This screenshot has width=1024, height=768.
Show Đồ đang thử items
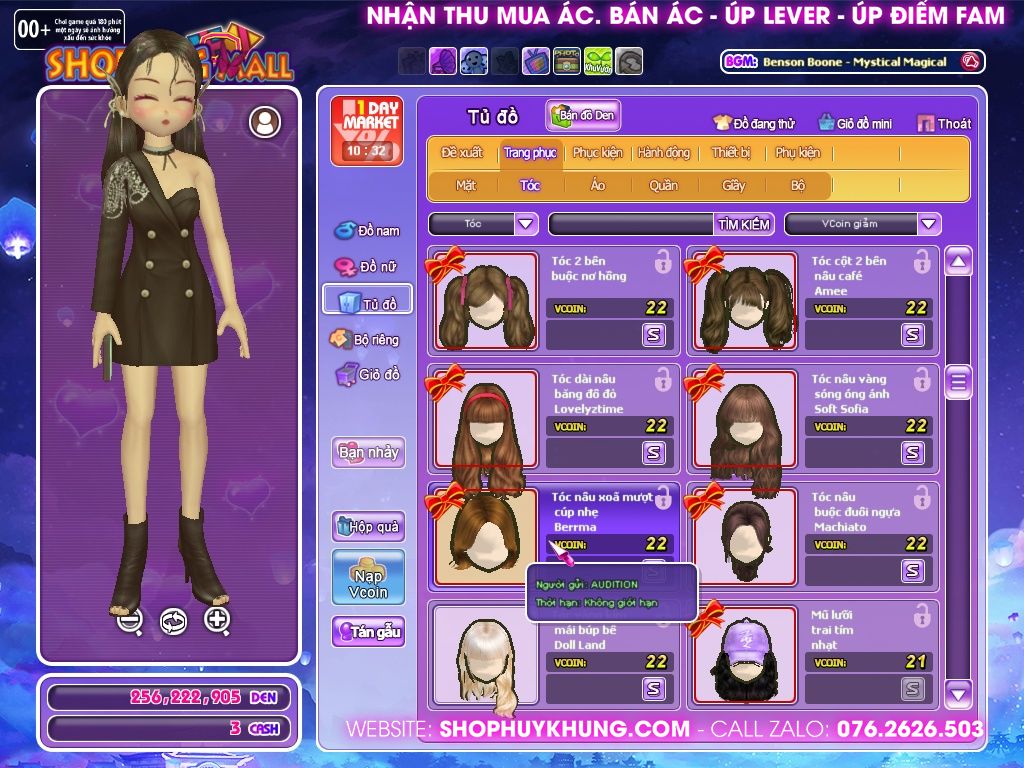coord(754,124)
